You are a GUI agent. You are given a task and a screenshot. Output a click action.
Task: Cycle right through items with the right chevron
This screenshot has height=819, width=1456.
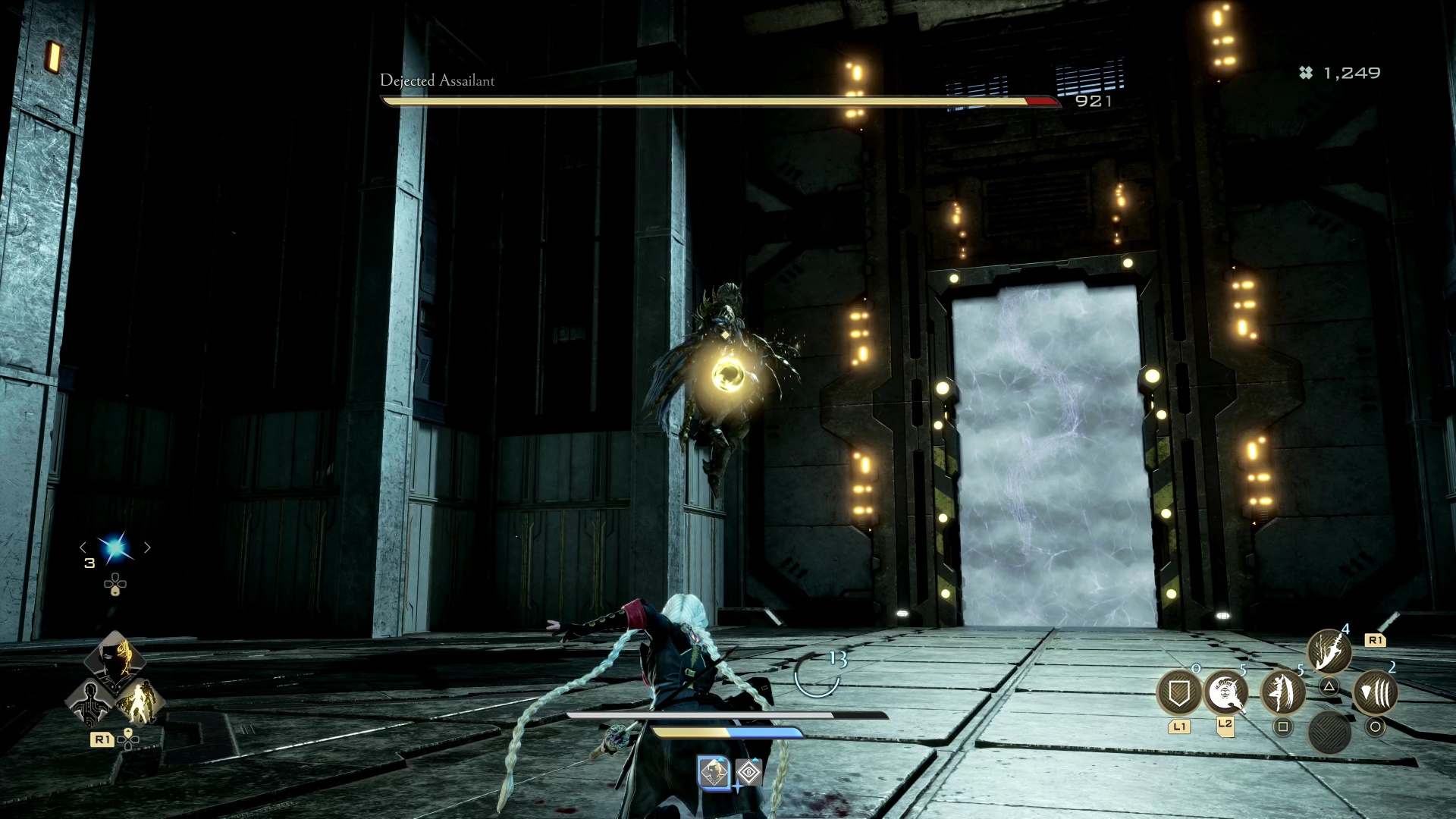point(146,547)
